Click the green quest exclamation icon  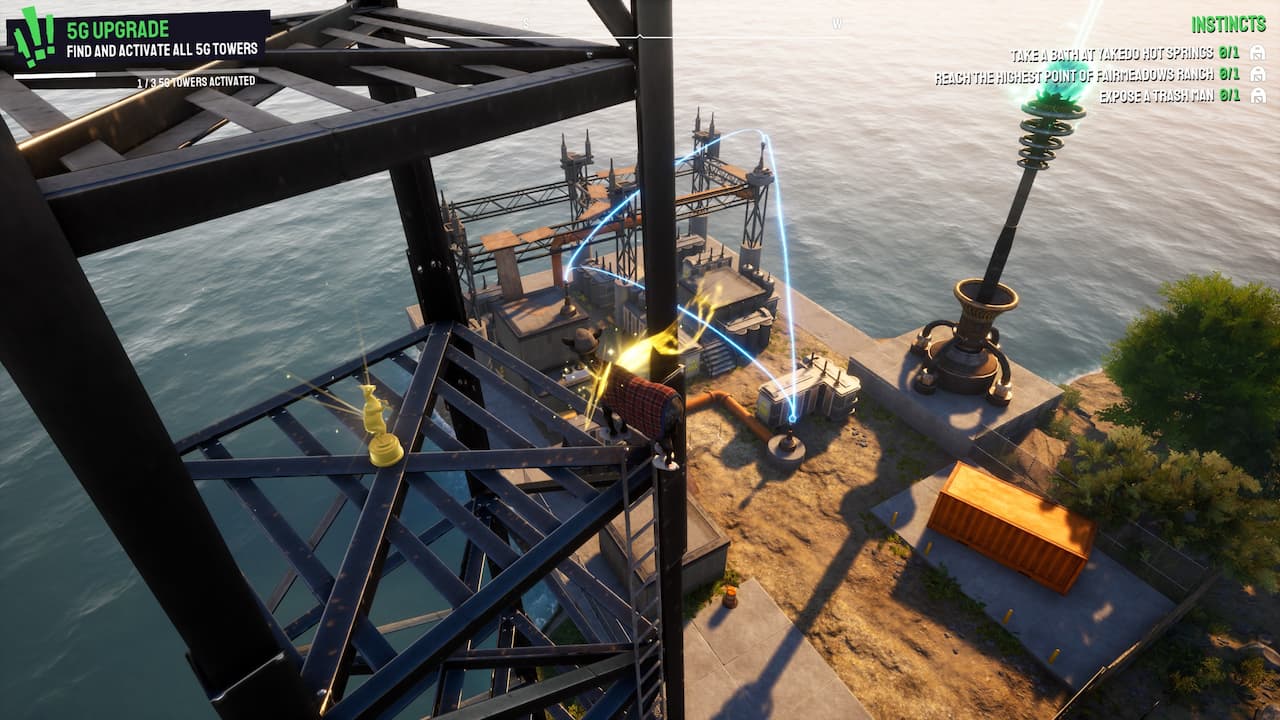click(x=32, y=39)
